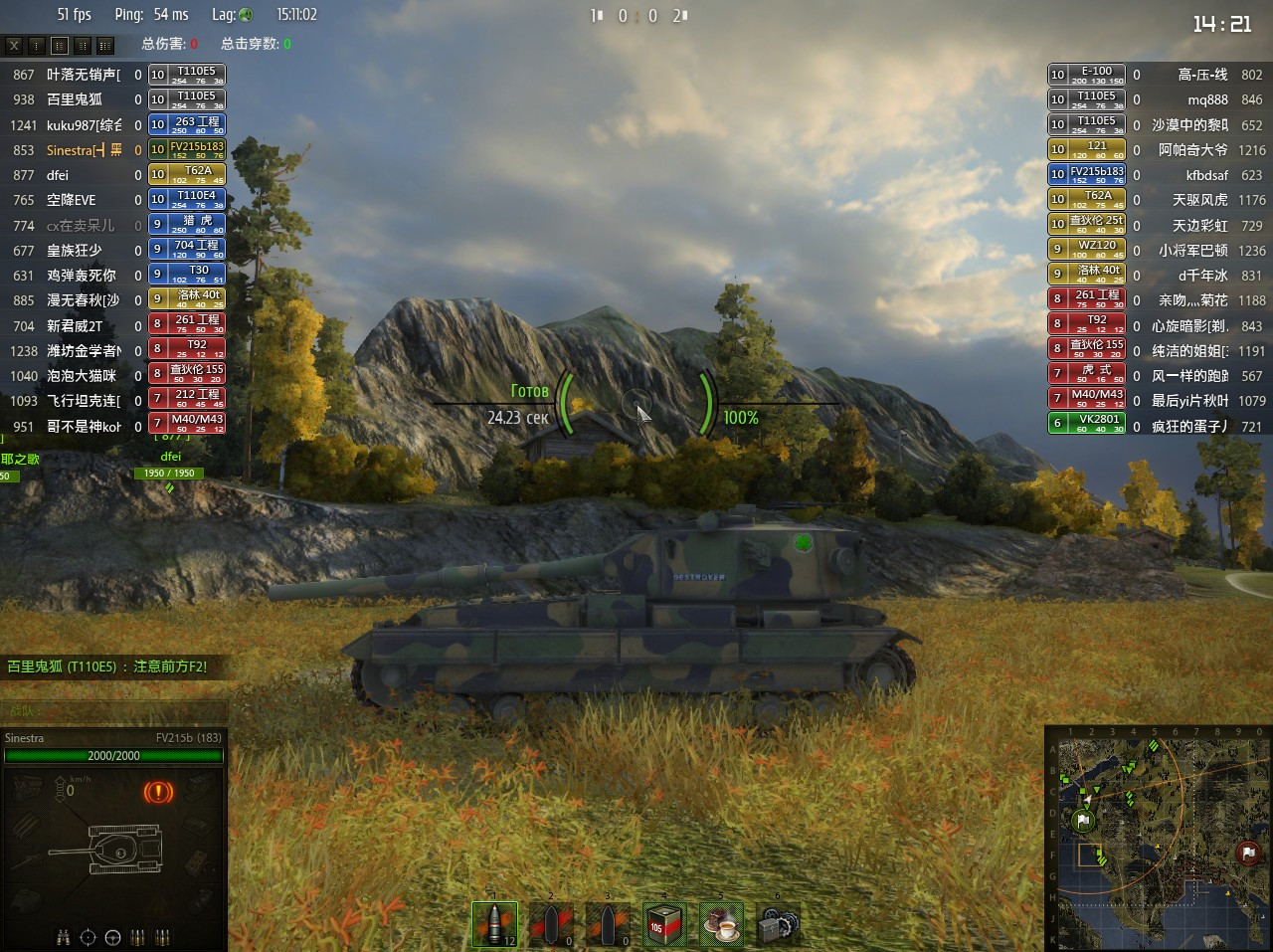1273x952 pixels.
Task: Hide the players panel using the X button
Action: (13, 45)
